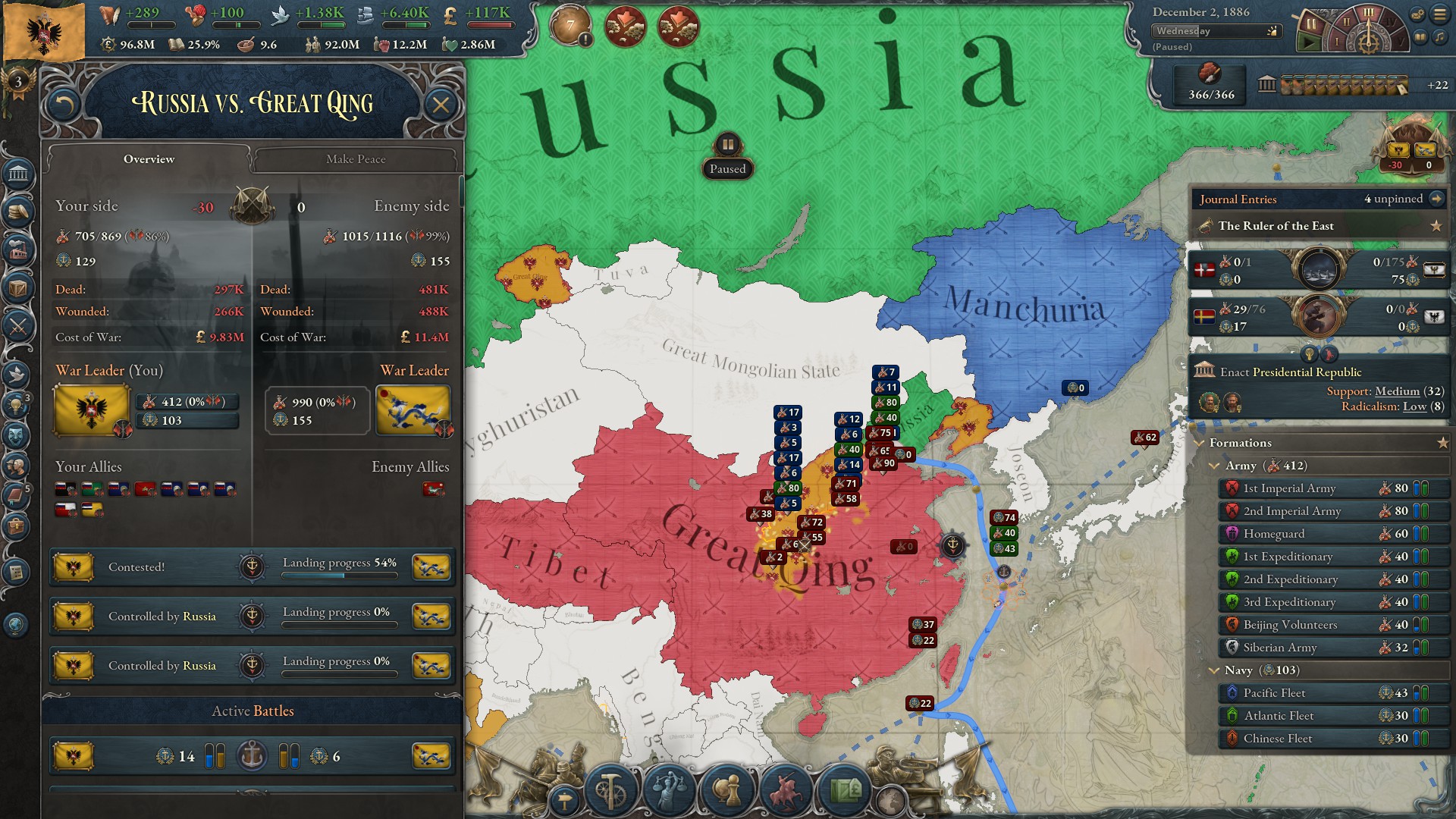1456x819 pixels.
Task: Open the Trade lens goods icon
Action: pyautogui.click(x=843, y=791)
